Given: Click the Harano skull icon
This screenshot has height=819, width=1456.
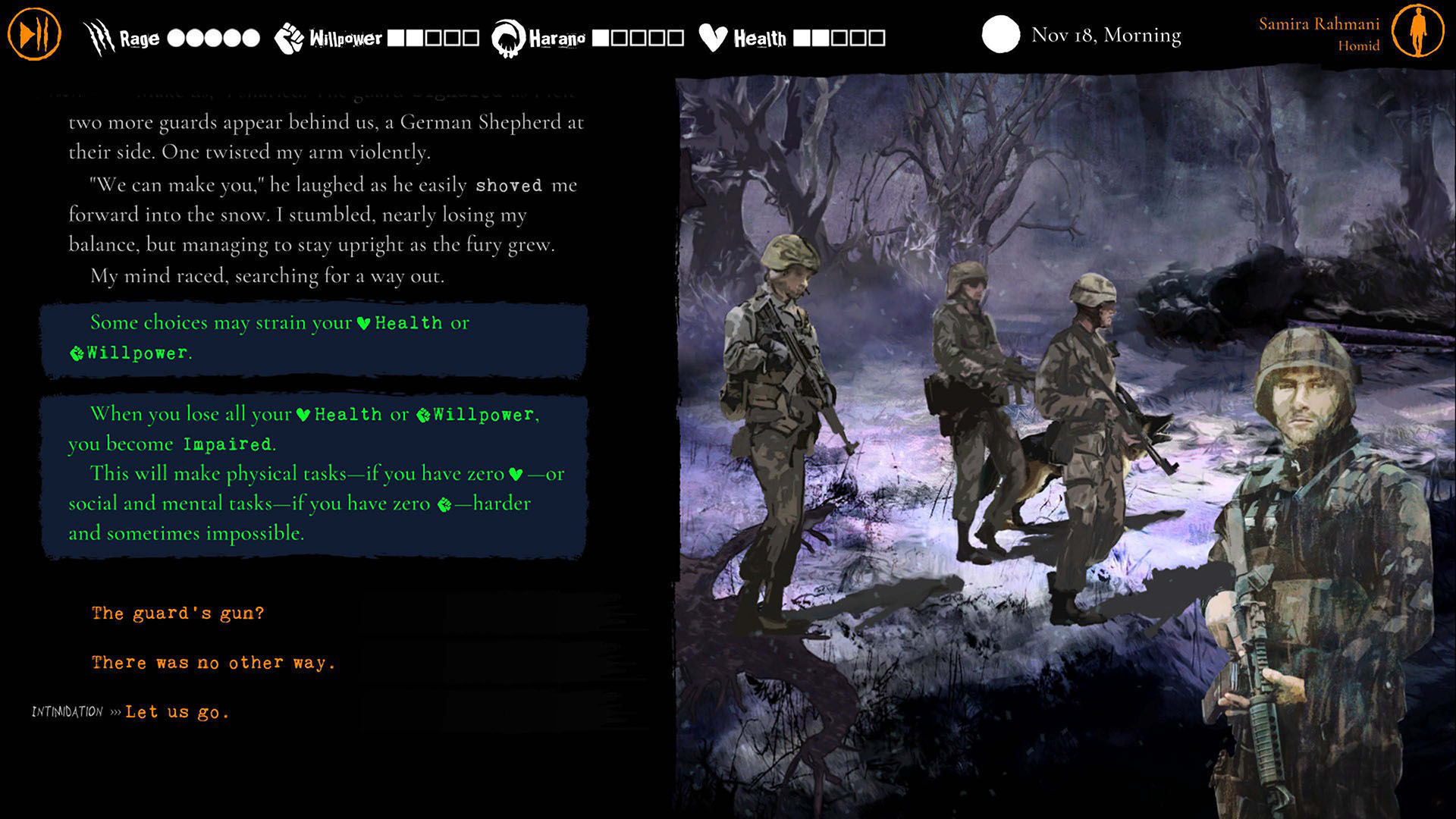Looking at the screenshot, I should [x=507, y=36].
